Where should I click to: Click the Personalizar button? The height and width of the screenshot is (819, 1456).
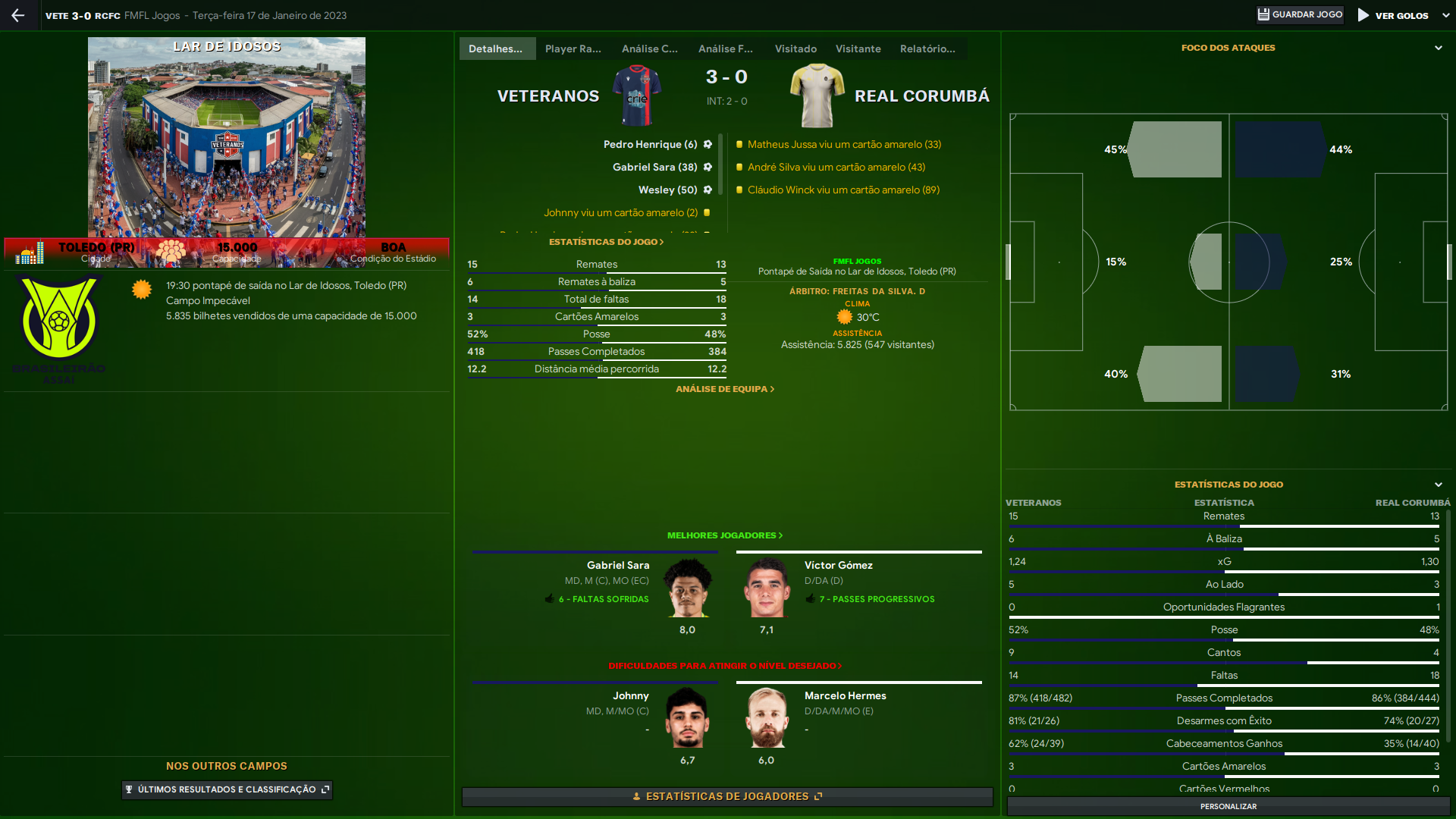[x=1228, y=806]
